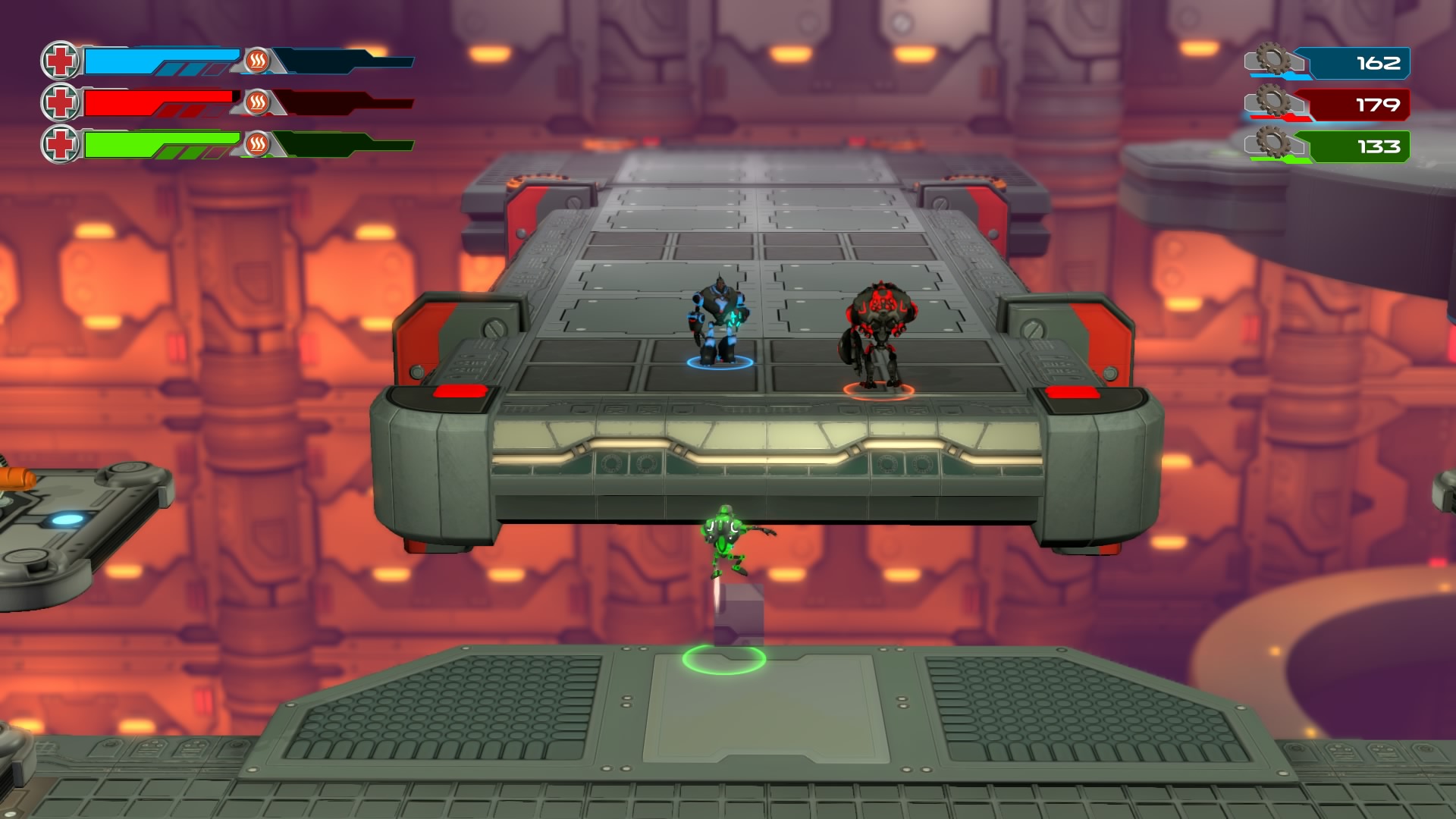Click the steam heat icon on the blue player's bar
Viewport: 1456px width, 819px height.
(x=257, y=61)
